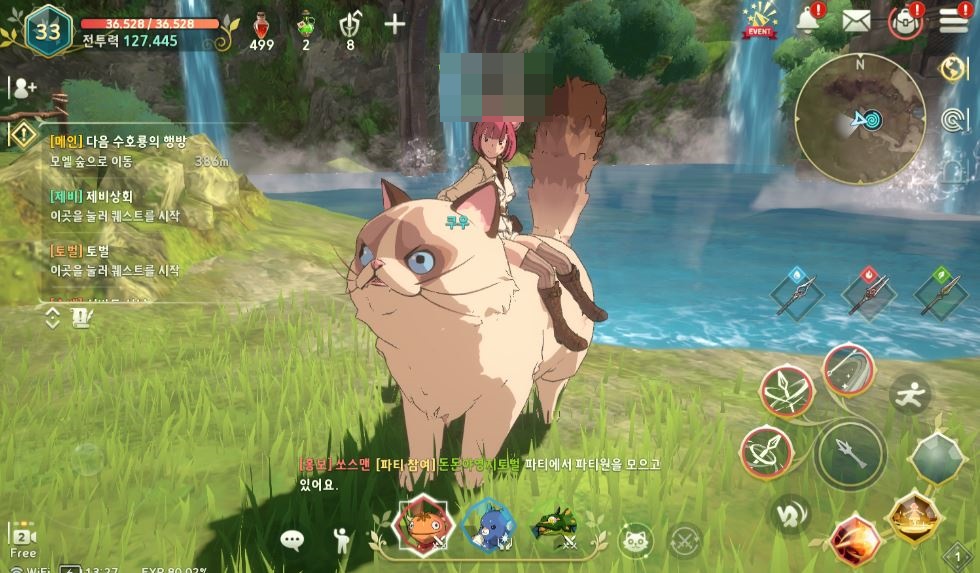Open the backpack inventory
Screen dimensions: 980x573
tap(905, 22)
